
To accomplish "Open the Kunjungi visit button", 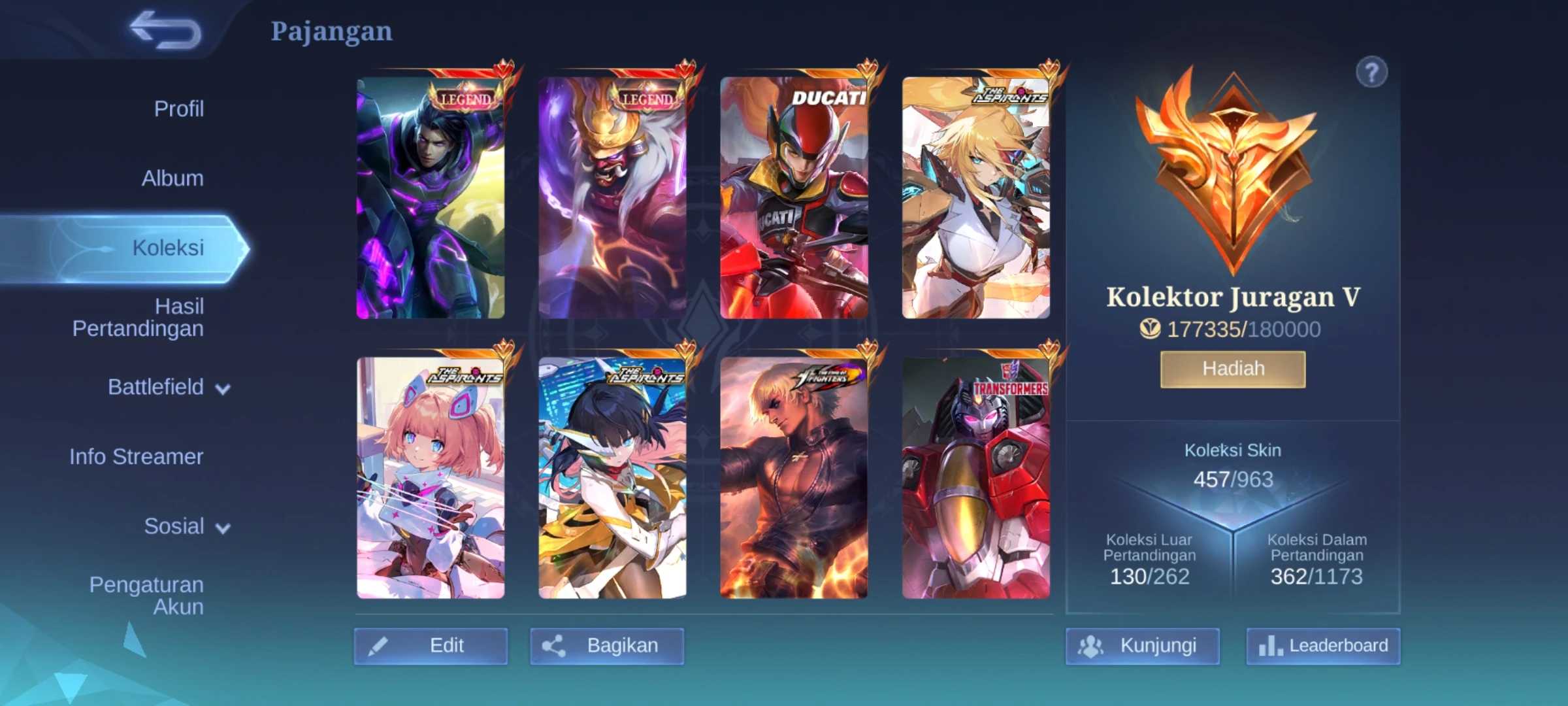I will [1143, 646].
